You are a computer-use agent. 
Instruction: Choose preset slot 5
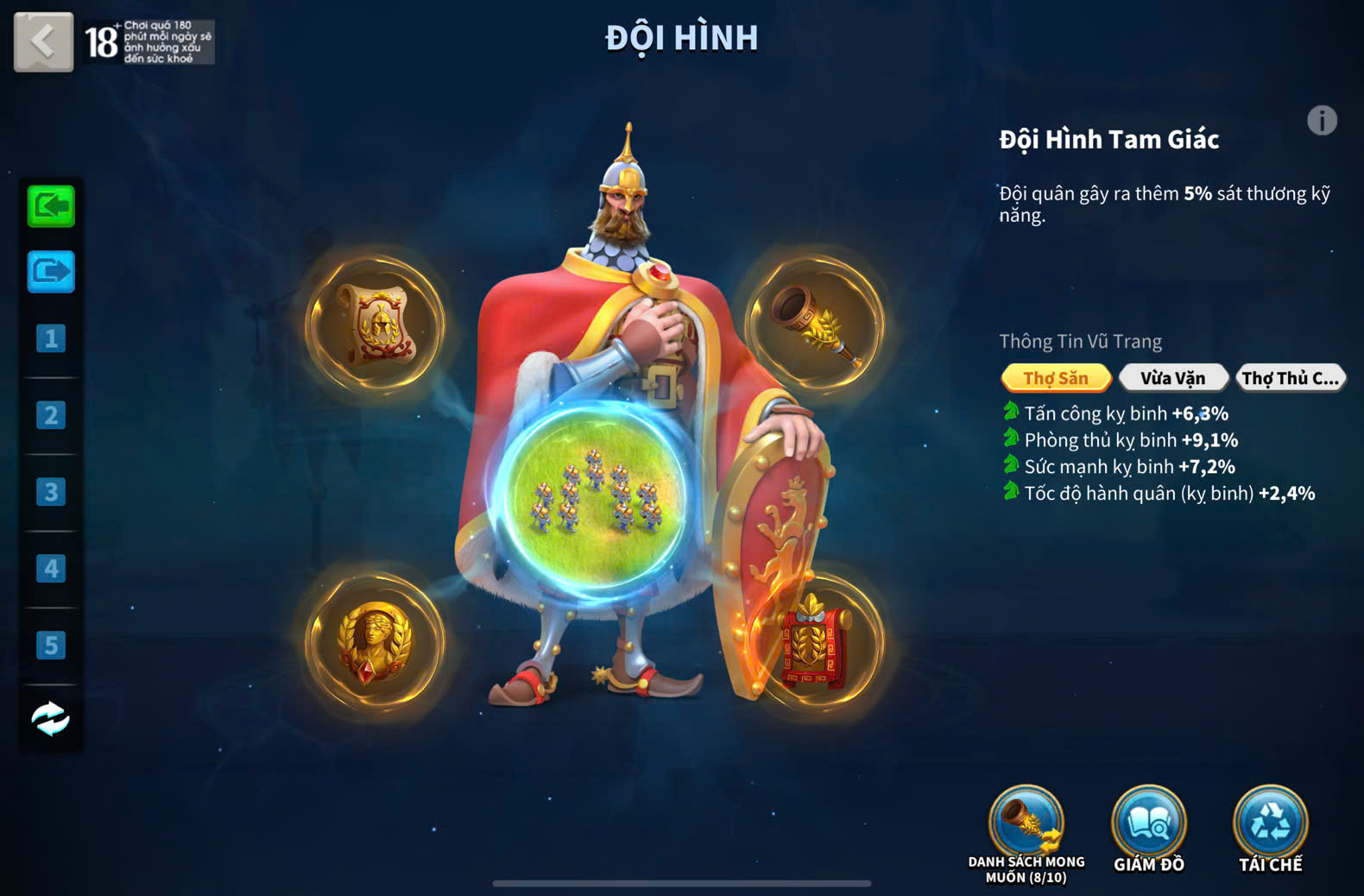(51, 645)
